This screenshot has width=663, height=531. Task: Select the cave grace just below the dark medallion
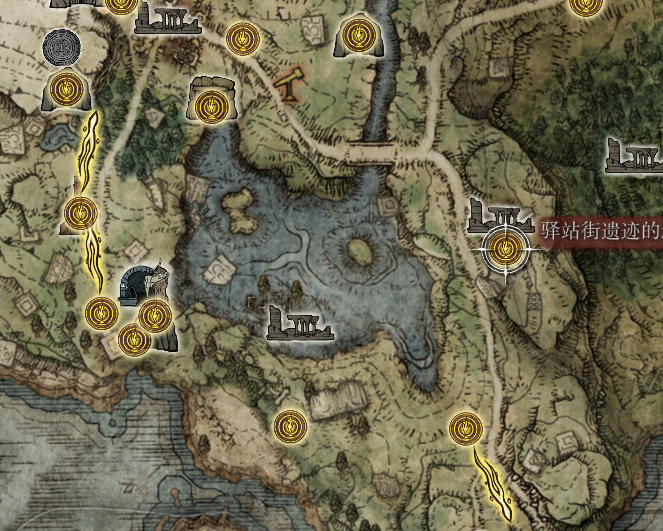point(66,91)
